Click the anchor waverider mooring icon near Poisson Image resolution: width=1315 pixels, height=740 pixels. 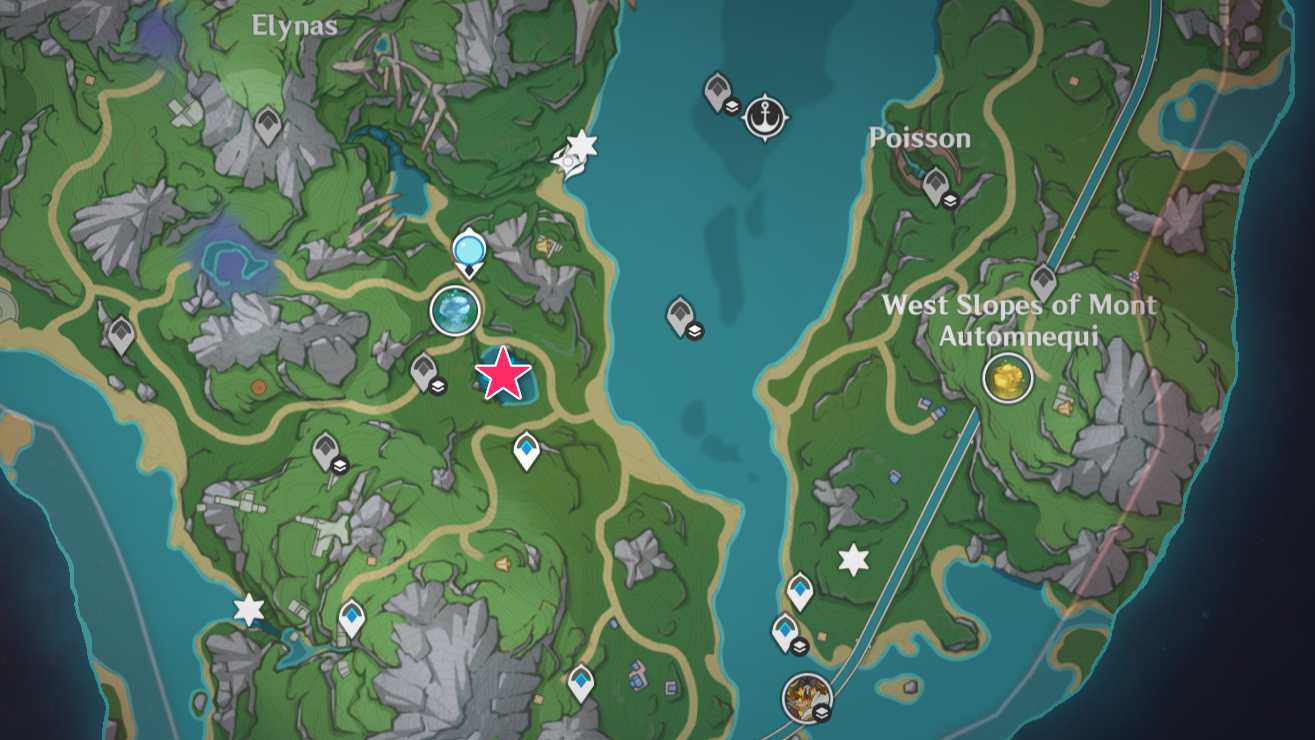point(765,113)
